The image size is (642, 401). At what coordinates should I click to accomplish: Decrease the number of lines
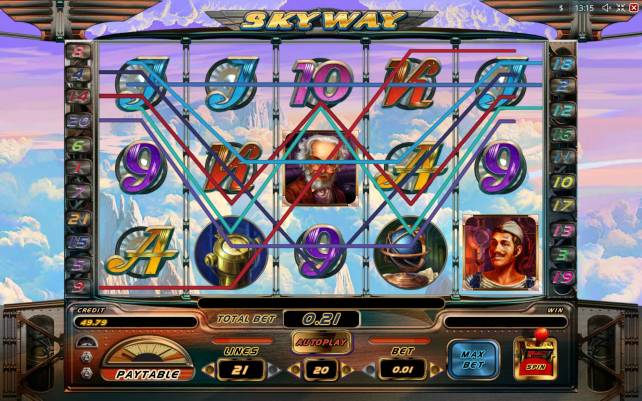click(210, 370)
